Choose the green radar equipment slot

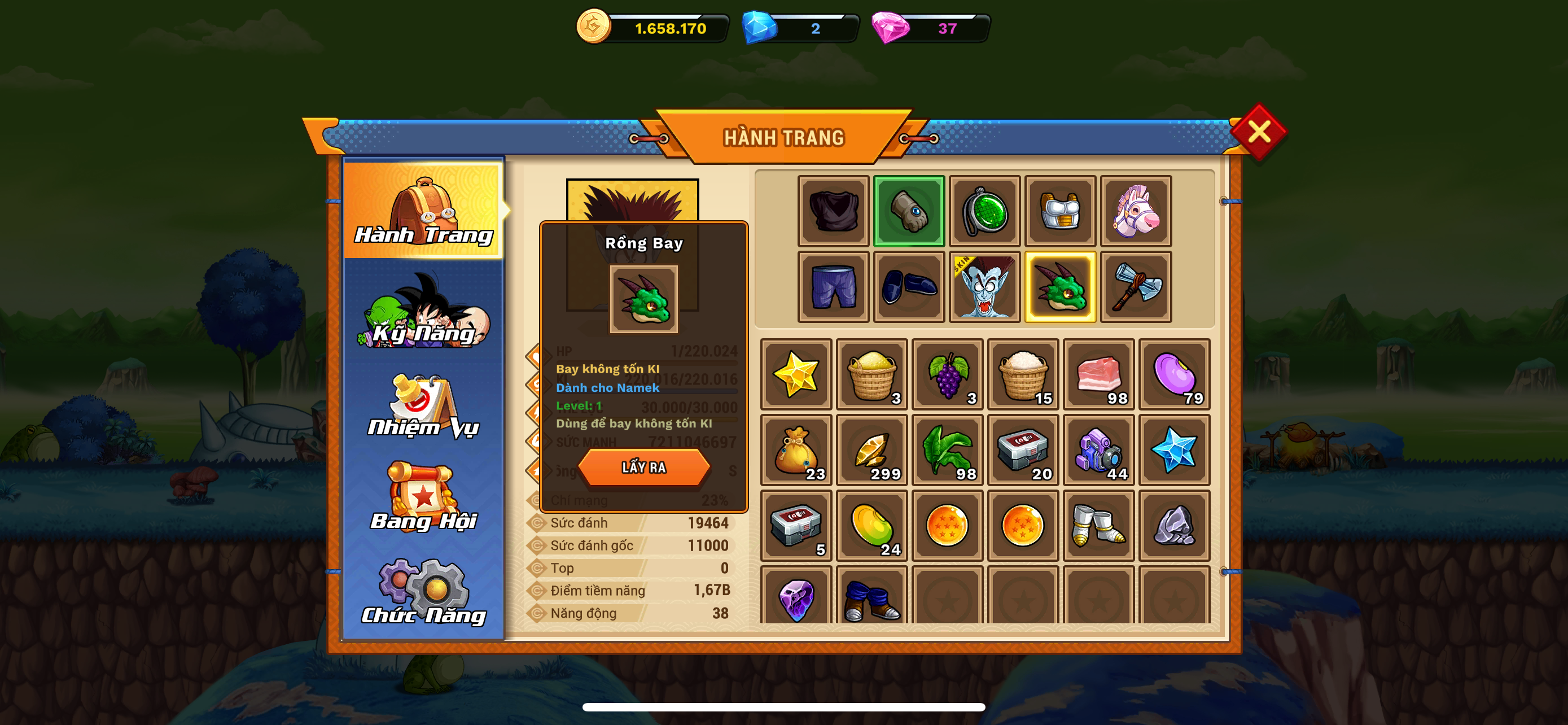984,211
